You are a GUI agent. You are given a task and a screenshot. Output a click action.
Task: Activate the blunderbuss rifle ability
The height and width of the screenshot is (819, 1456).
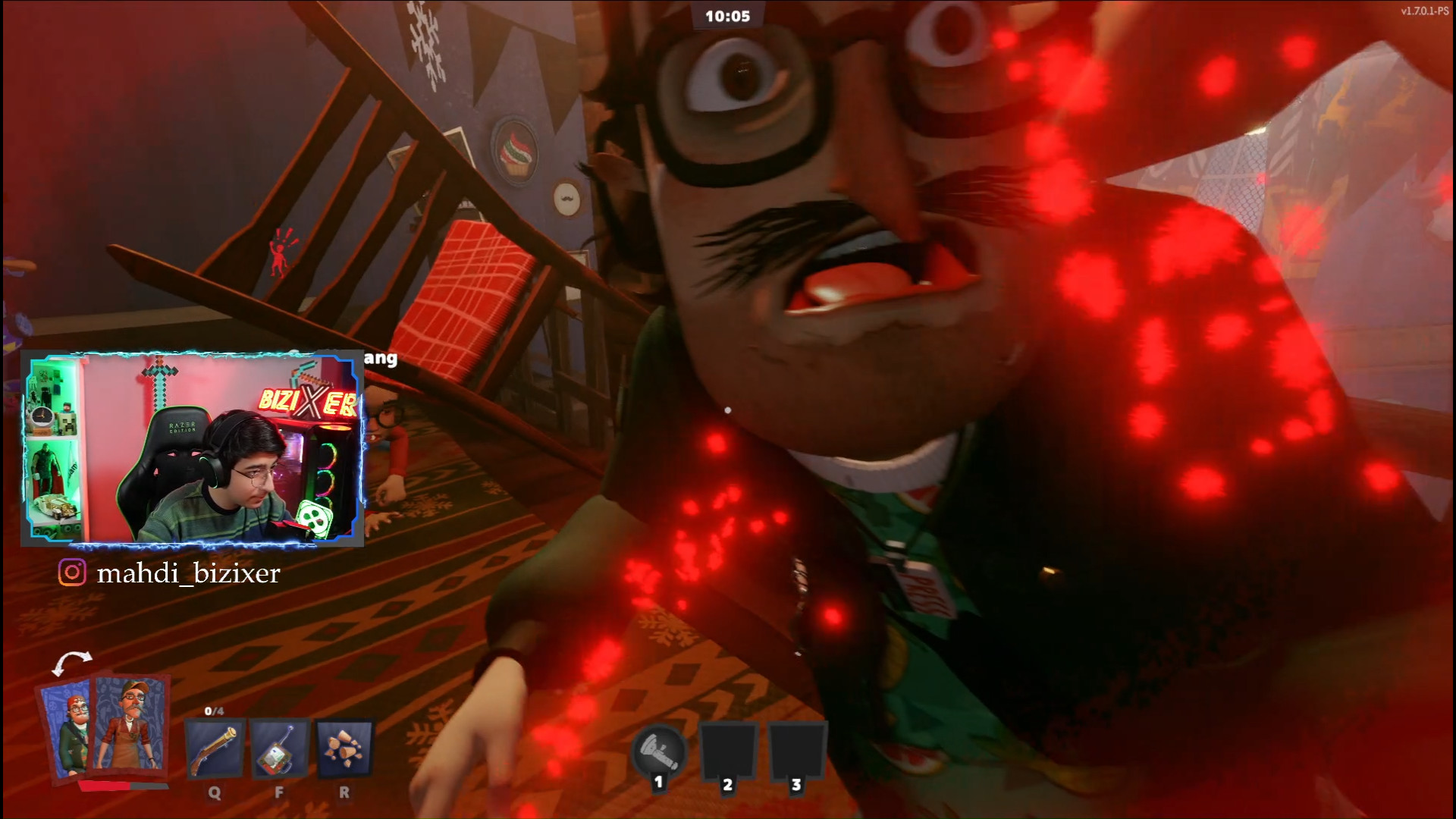coord(215,749)
